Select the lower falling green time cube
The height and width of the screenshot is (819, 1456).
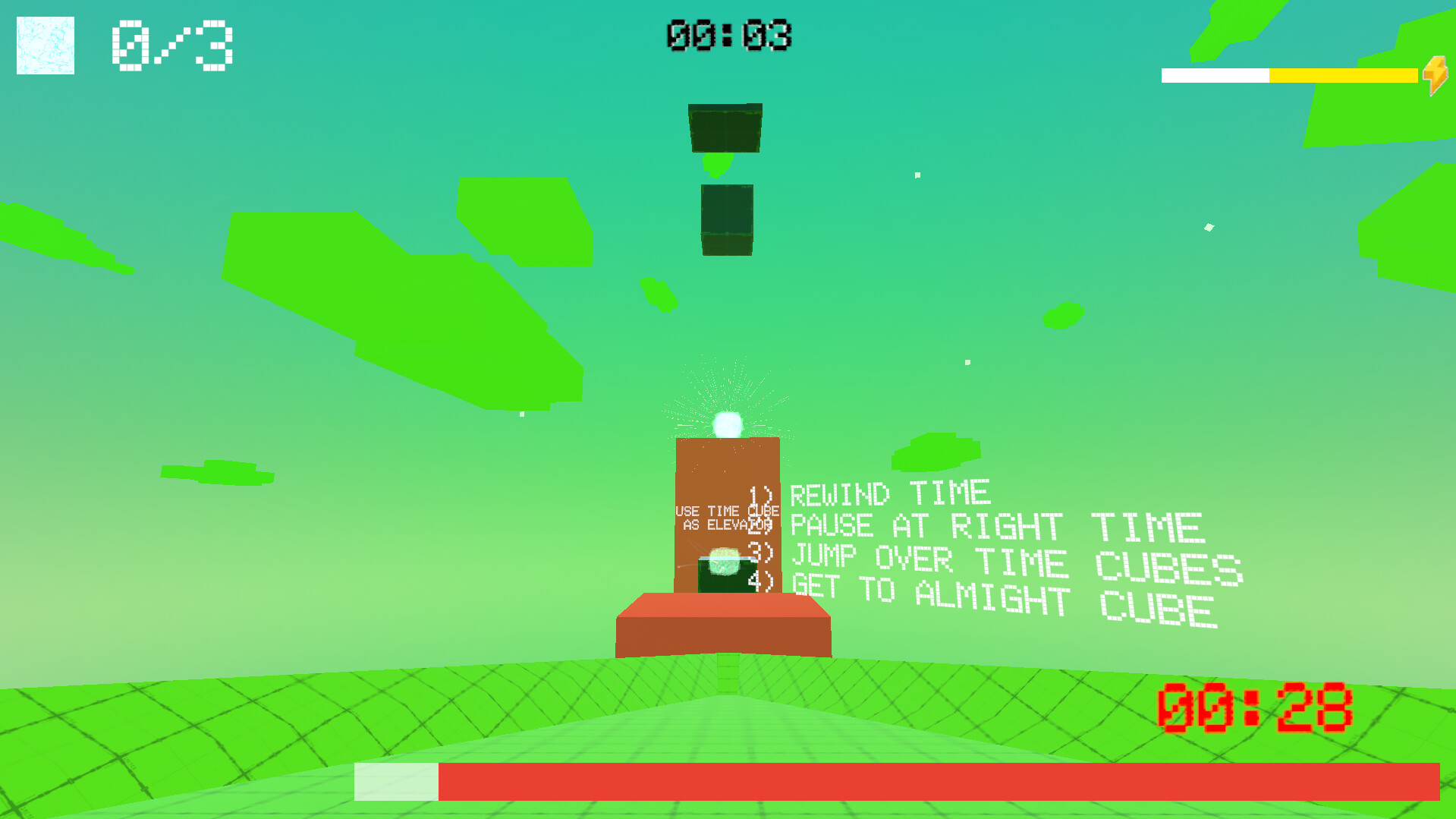tap(725, 220)
